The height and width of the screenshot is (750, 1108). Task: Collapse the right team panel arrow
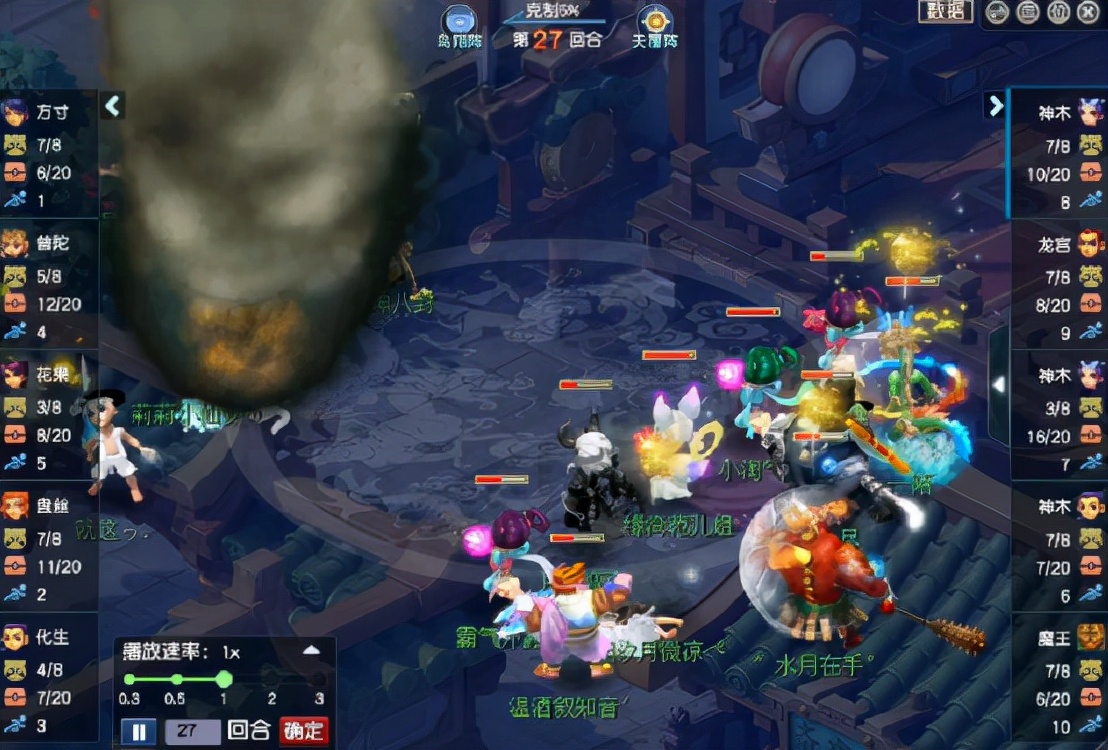[x=995, y=105]
